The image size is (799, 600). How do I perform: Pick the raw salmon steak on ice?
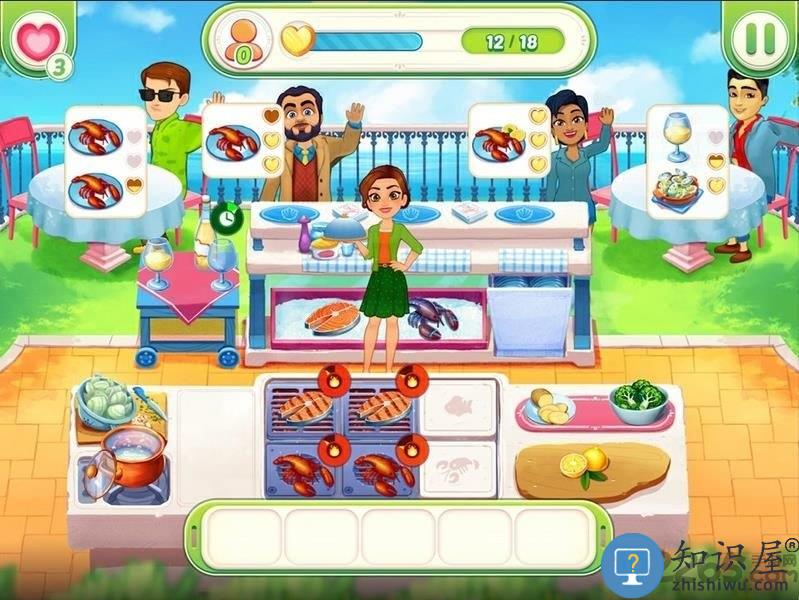(332, 319)
